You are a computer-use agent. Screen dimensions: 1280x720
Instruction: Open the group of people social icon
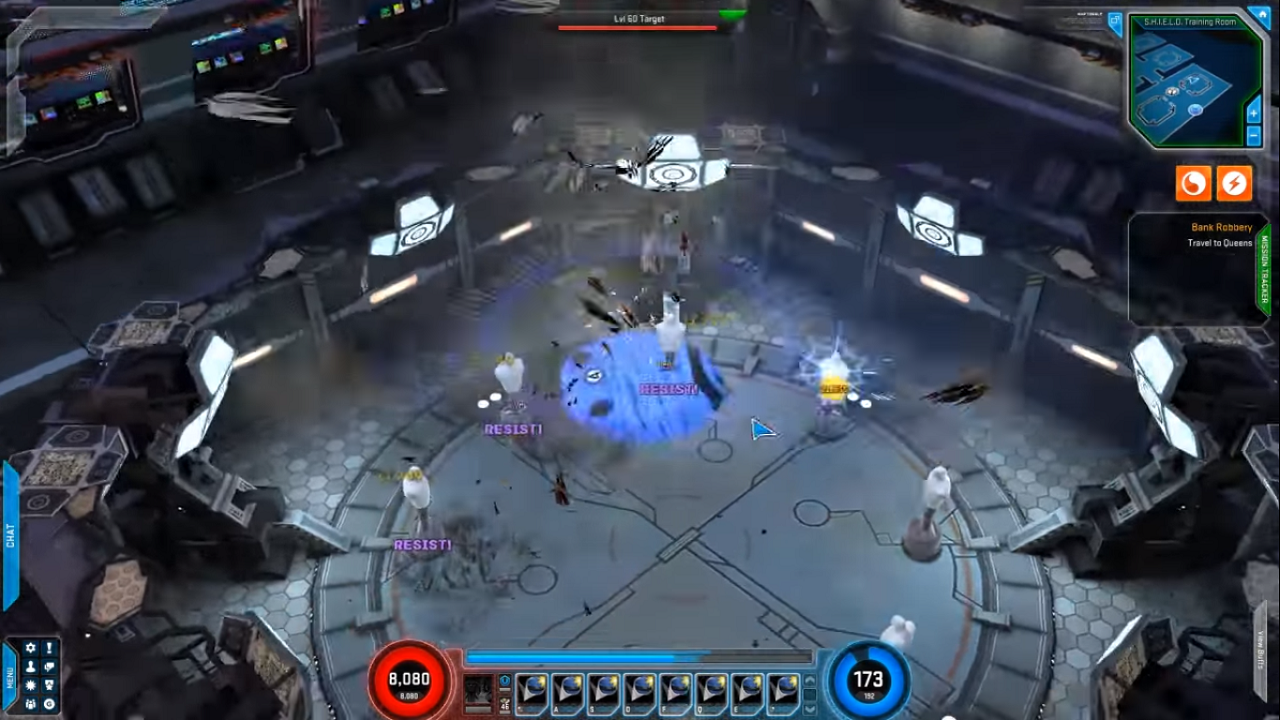(30, 704)
